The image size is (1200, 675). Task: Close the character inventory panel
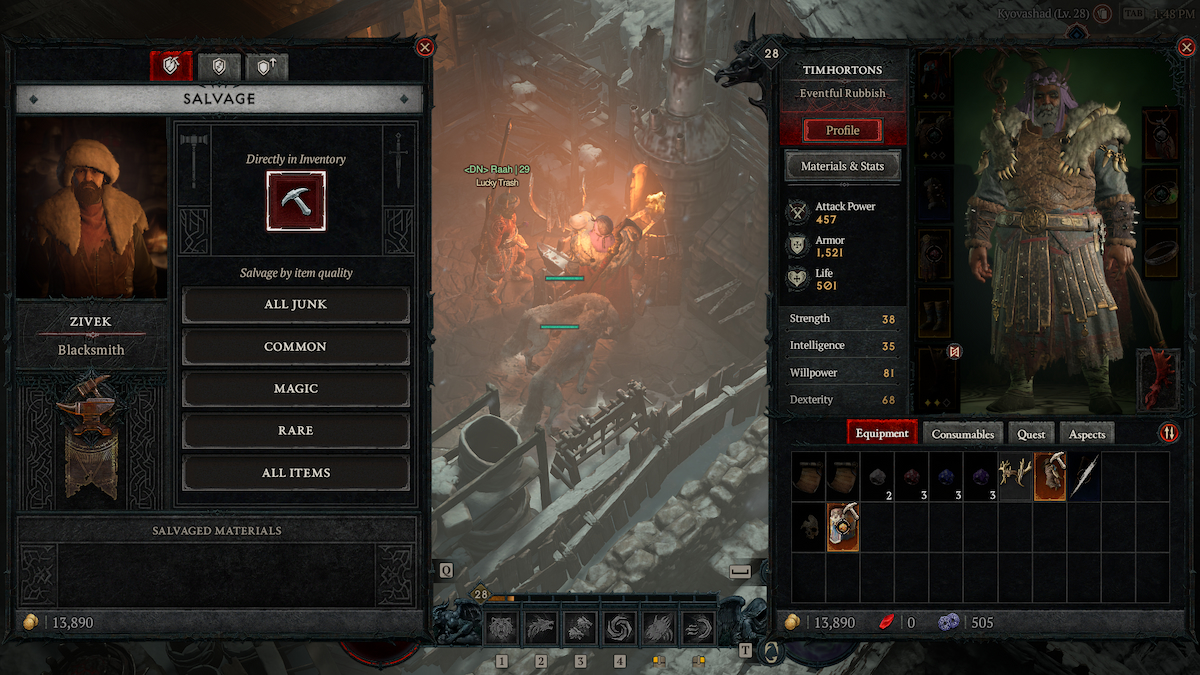(1182, 47)
